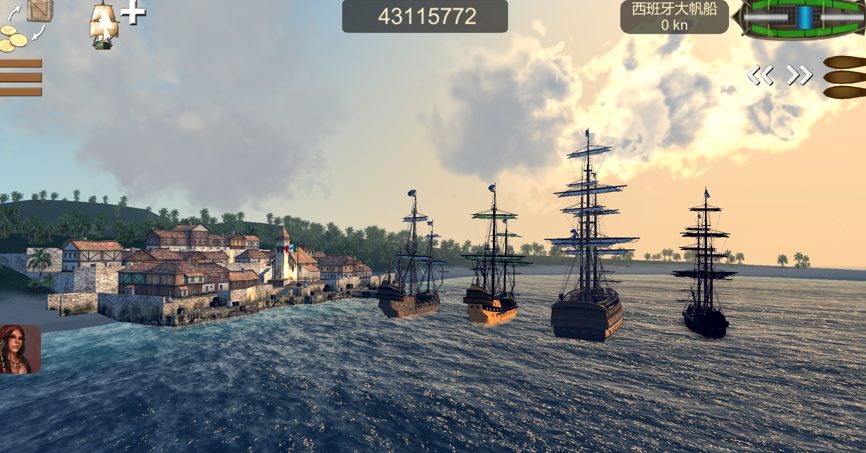
Task: Select the sailing ship fleet icon
Action: [x=103, y=23]
